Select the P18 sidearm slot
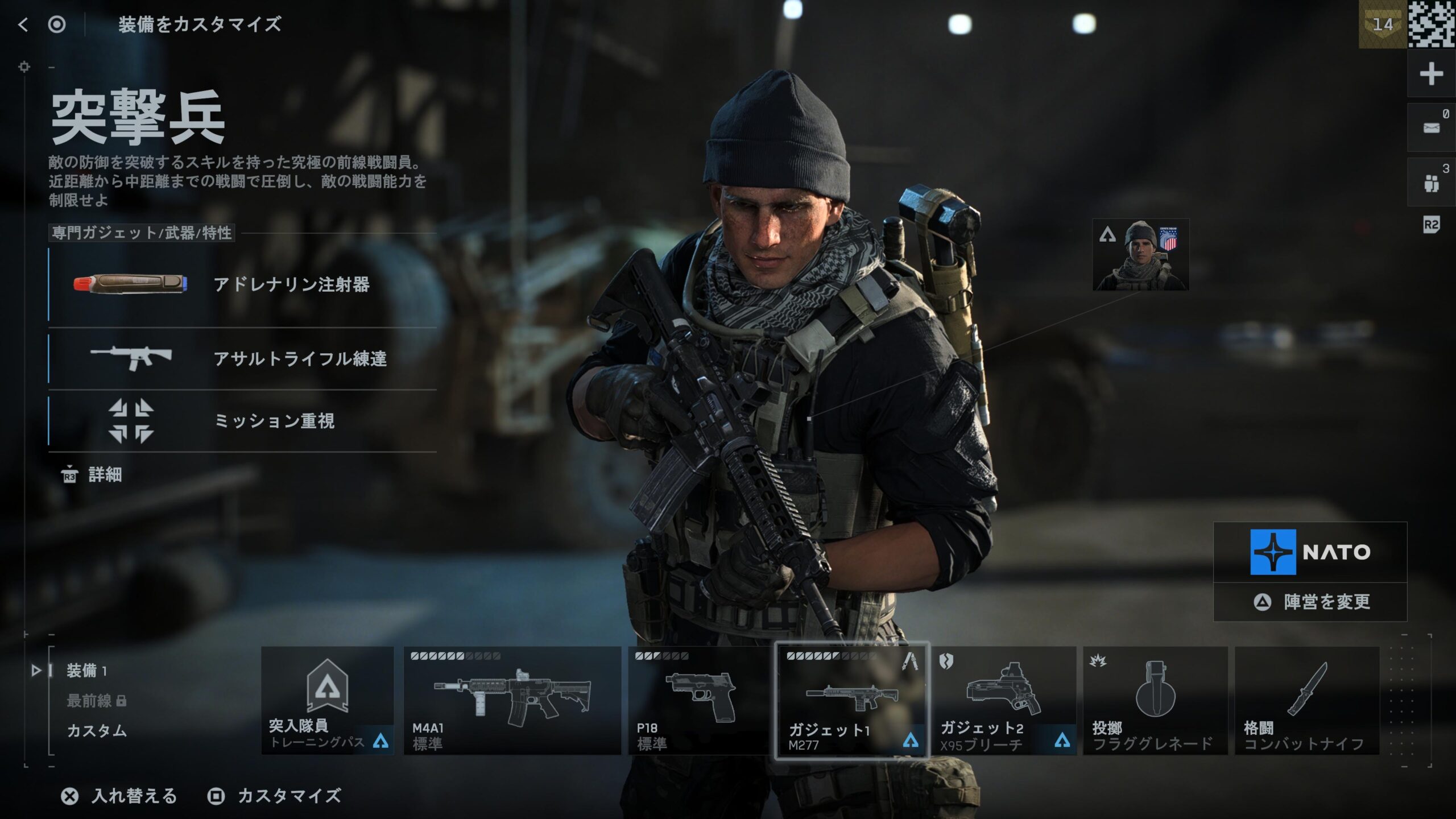 click(698, 701)
